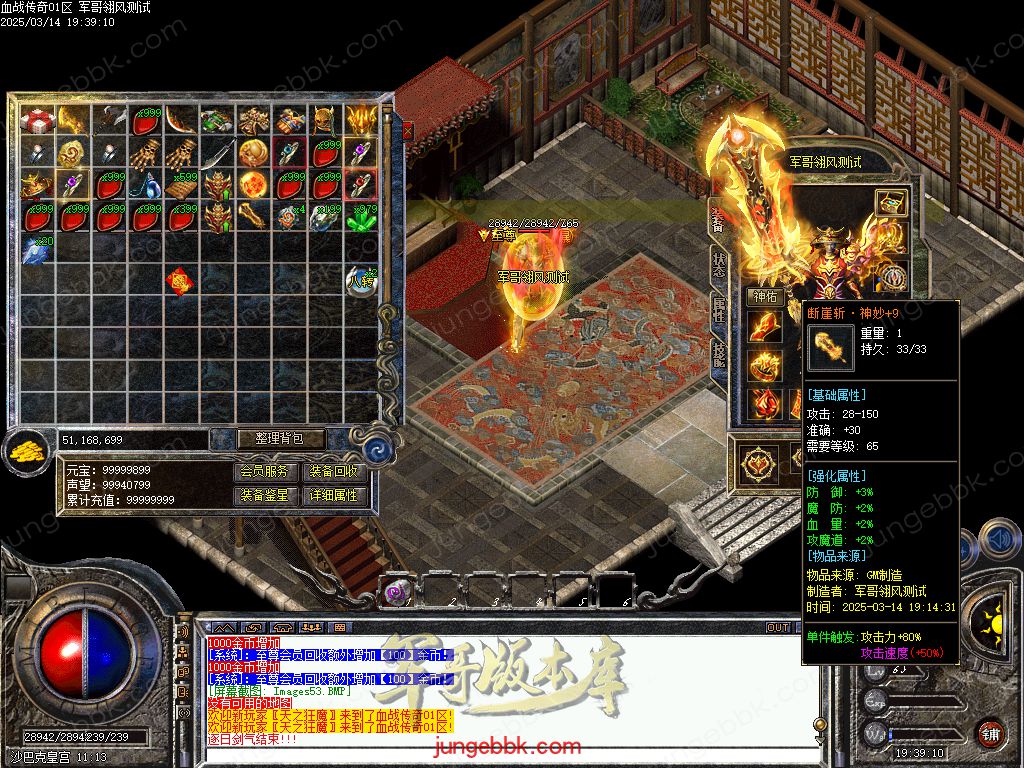This screenshot has height=768, width=1024.
Task: Open 会员服务 member services
Action: (x=267, y=471)
